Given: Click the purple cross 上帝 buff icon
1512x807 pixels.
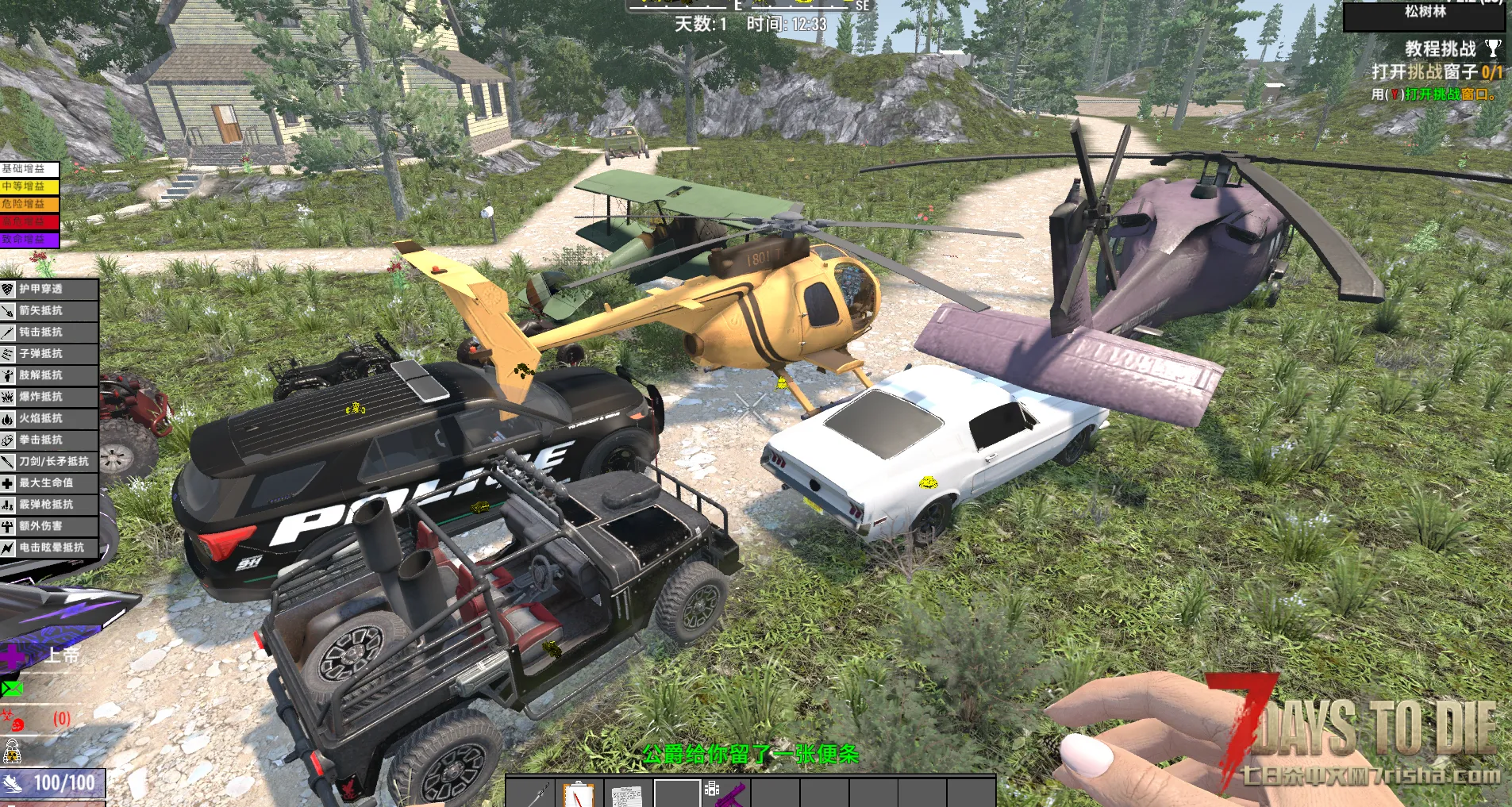Looking at the screenshot, I should pyautogui.click(x=13, y=656).
